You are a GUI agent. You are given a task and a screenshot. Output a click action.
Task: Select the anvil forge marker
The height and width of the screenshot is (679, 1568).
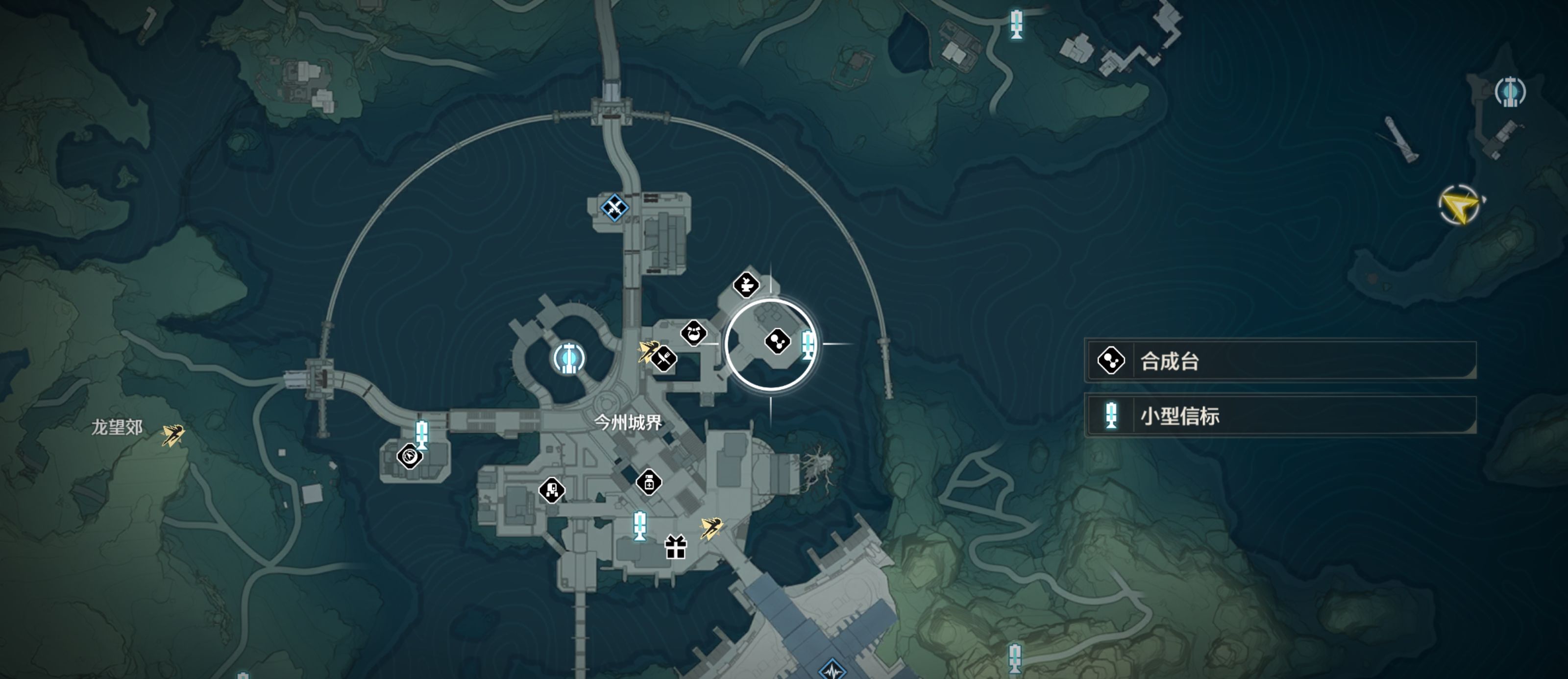(746, 284)
